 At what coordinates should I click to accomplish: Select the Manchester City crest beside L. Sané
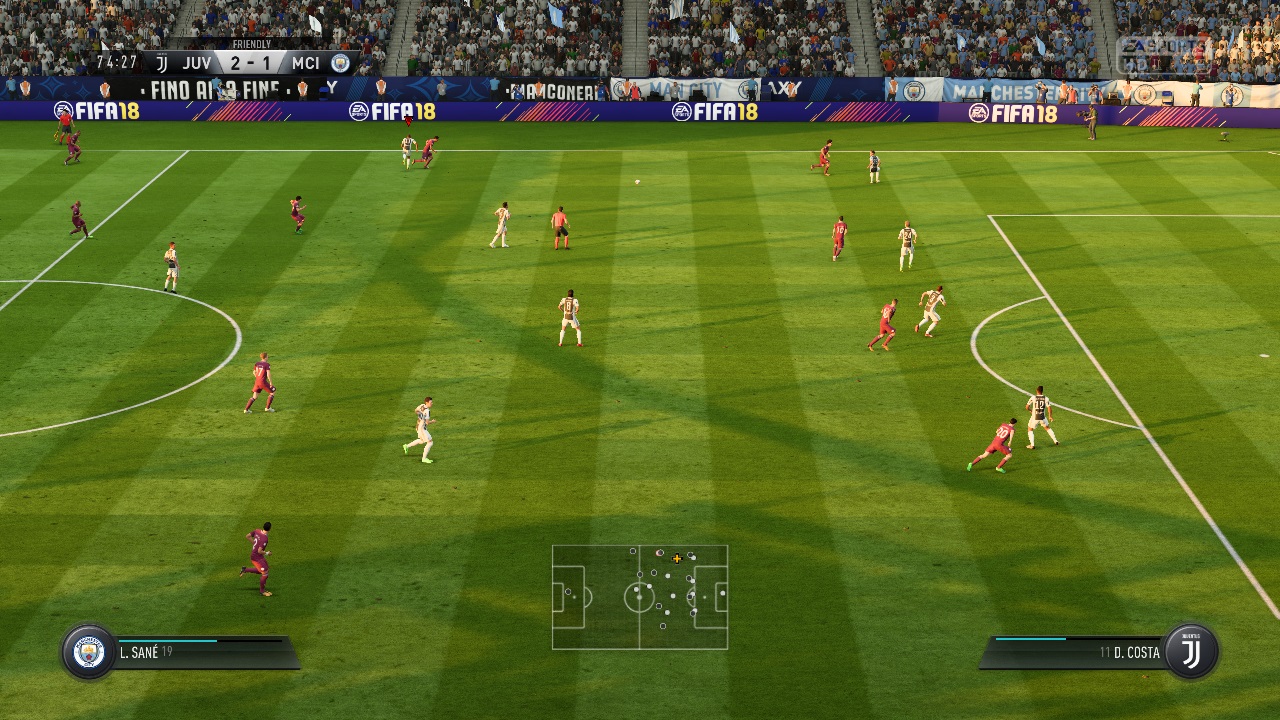(x=89, y=652)
